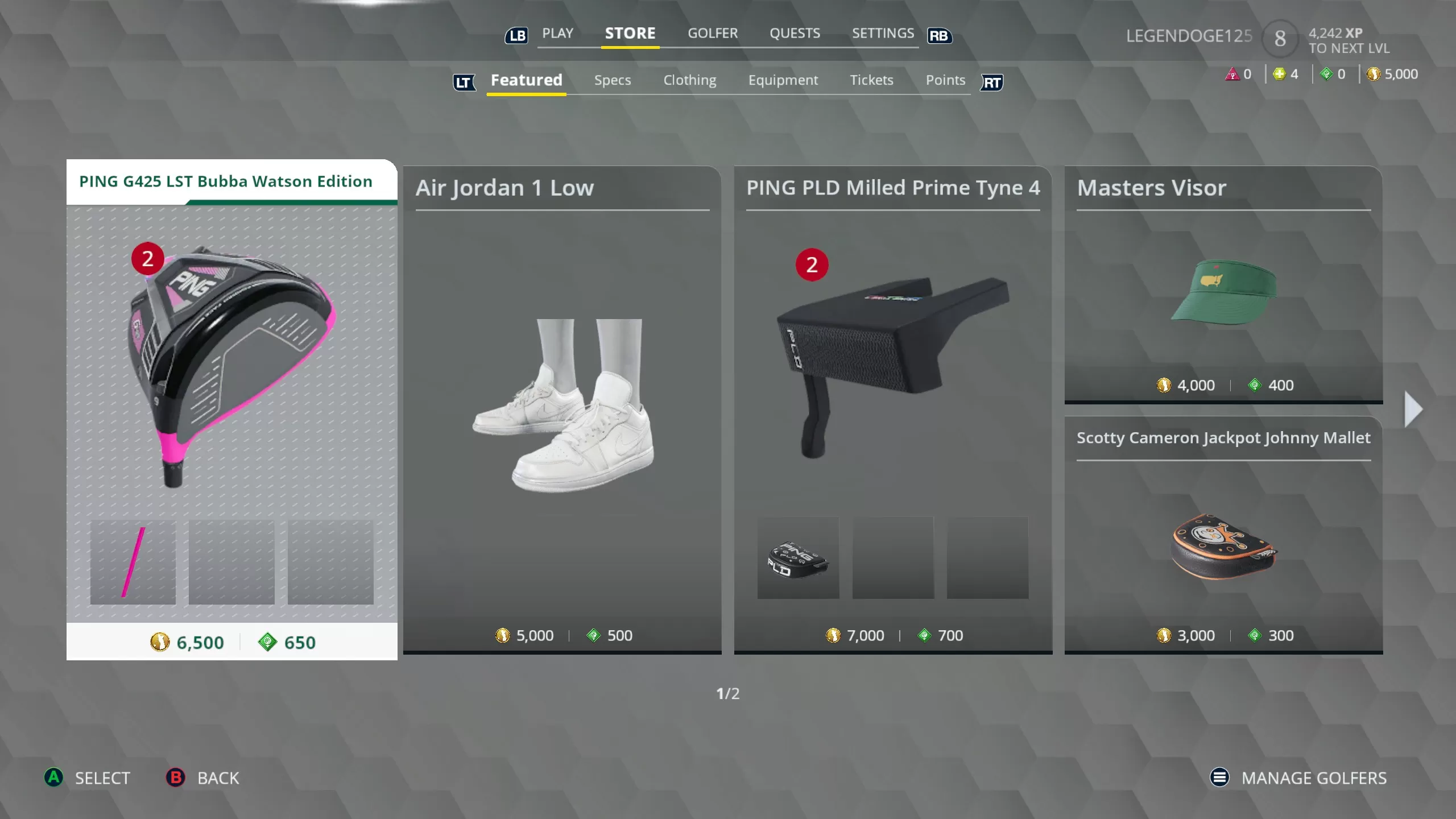Image resolution: width=1456 pixels, height=819 pixels.
Task: Open the QUESTS menu item
Action: point(795,33)
